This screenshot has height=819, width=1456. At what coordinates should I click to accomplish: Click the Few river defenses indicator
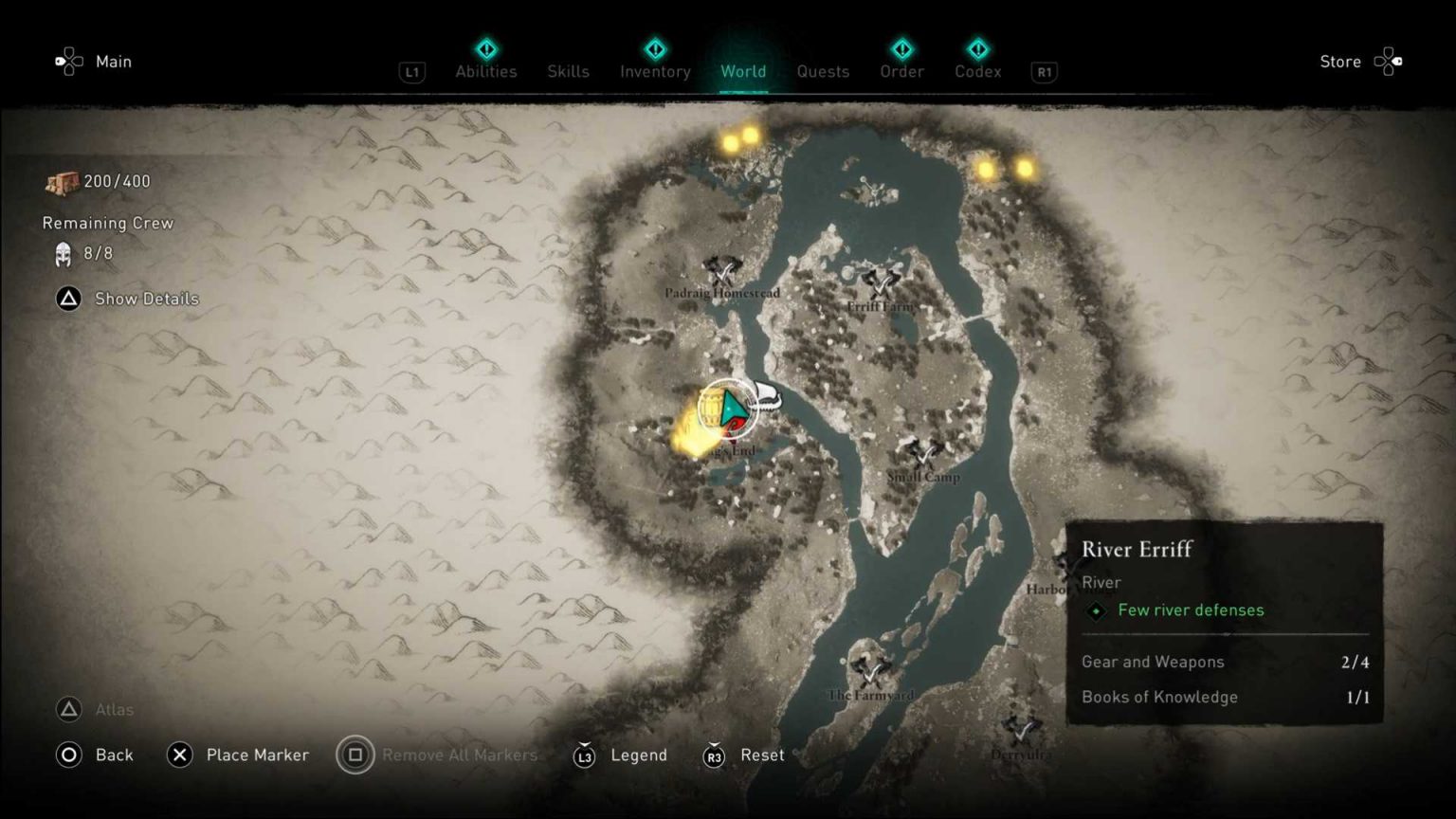pyautogui.click(x=1191, y=610)
